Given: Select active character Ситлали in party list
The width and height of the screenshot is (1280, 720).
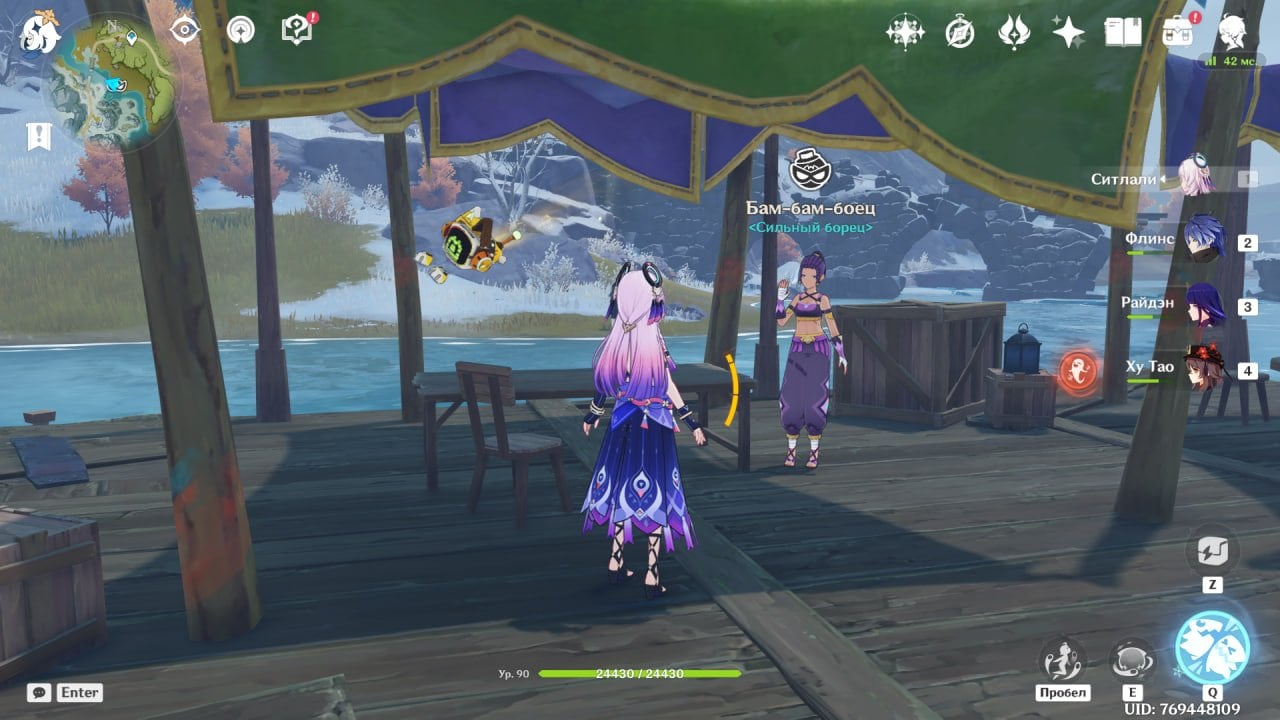Looking at the screenshot, I should point(1195,178).
